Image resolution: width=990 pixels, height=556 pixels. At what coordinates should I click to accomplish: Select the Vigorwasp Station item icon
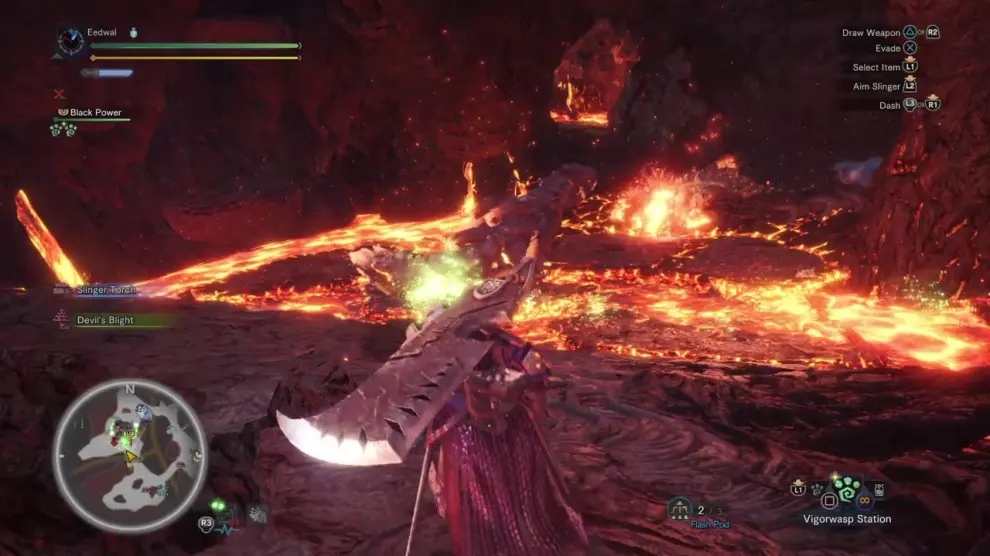pyautogui.click(x=847, y=490)
